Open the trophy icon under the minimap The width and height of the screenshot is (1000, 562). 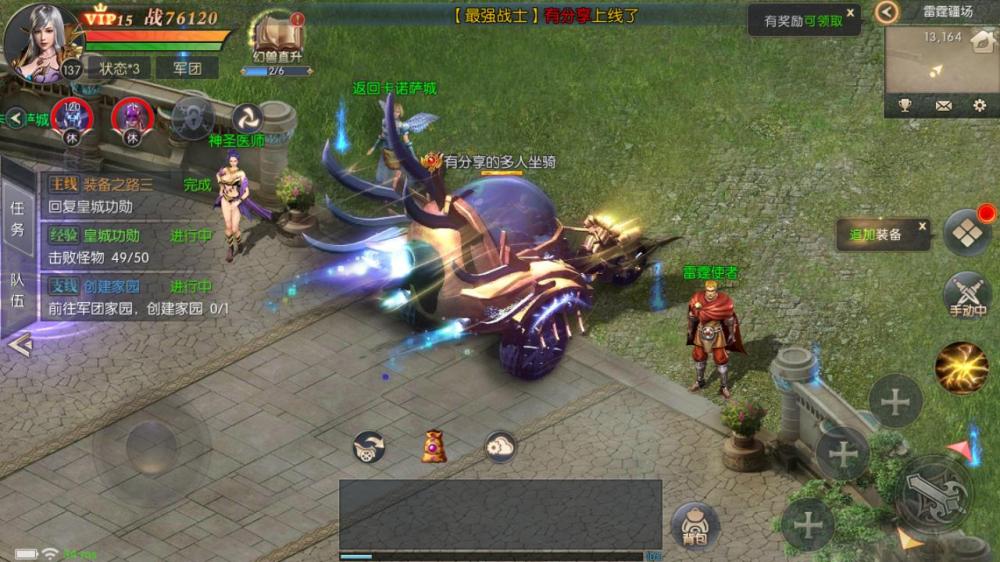905,105
